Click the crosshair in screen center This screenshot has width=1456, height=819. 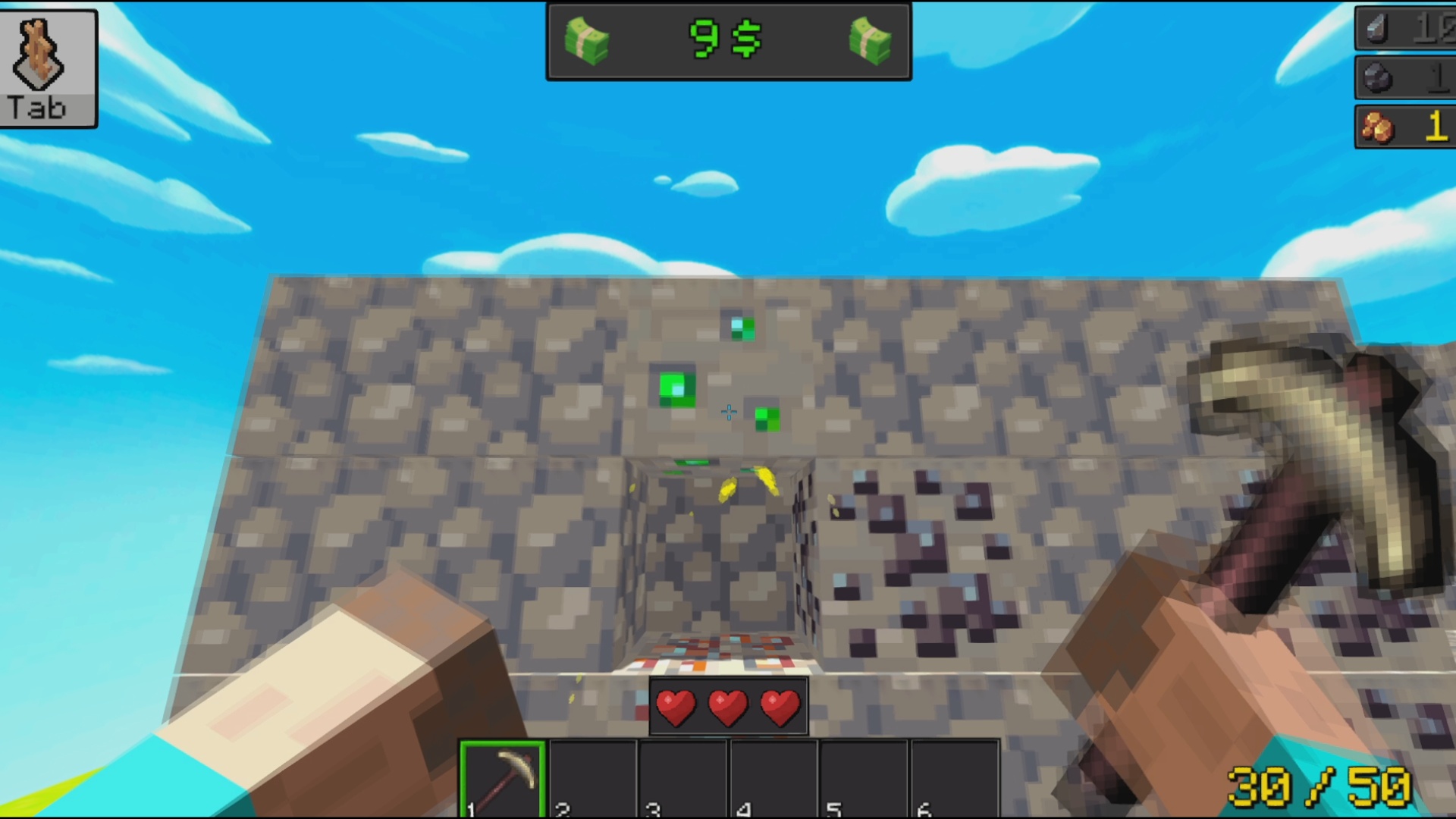(728, 412)
